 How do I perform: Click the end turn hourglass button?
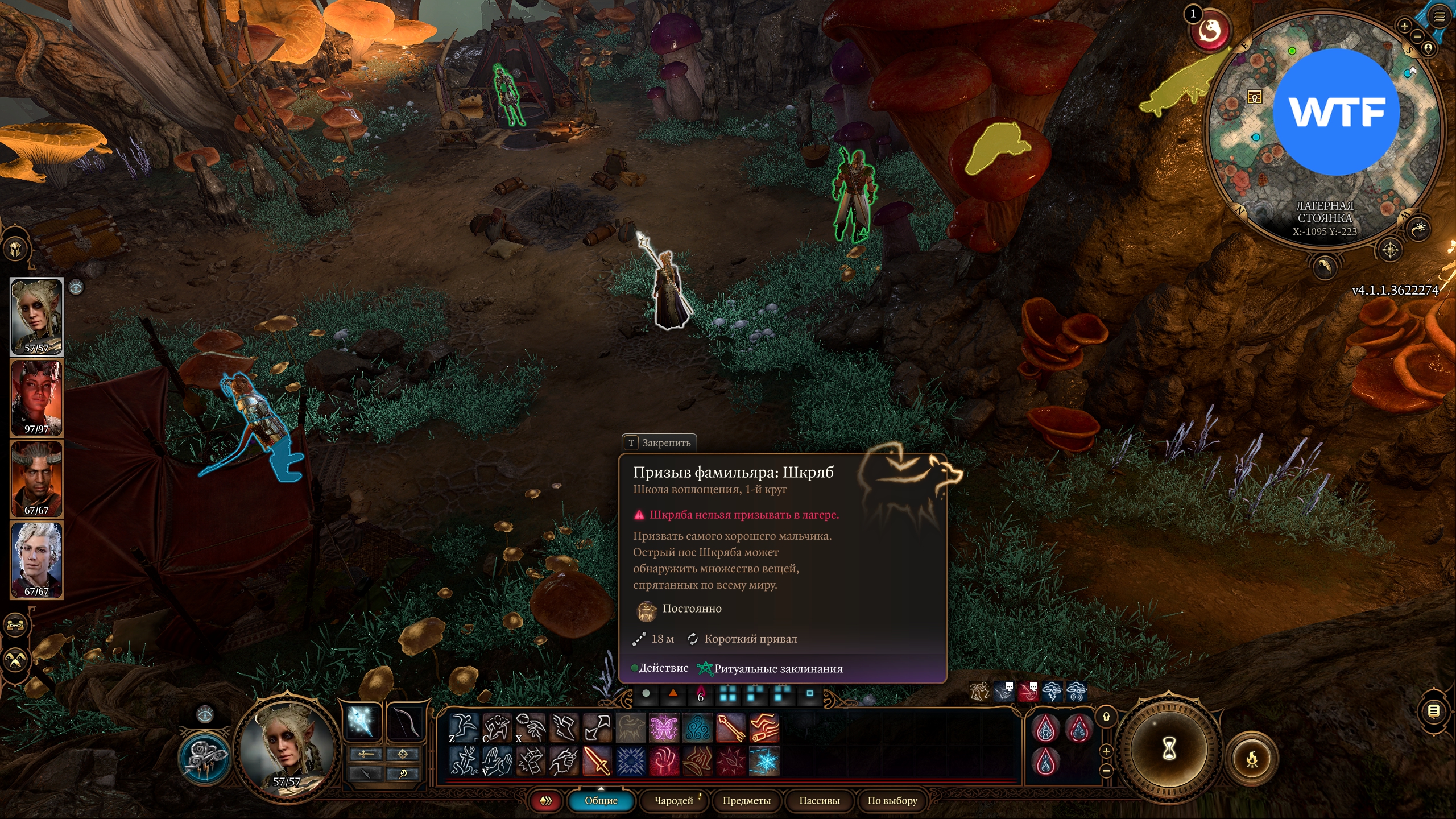[1169, 750]
